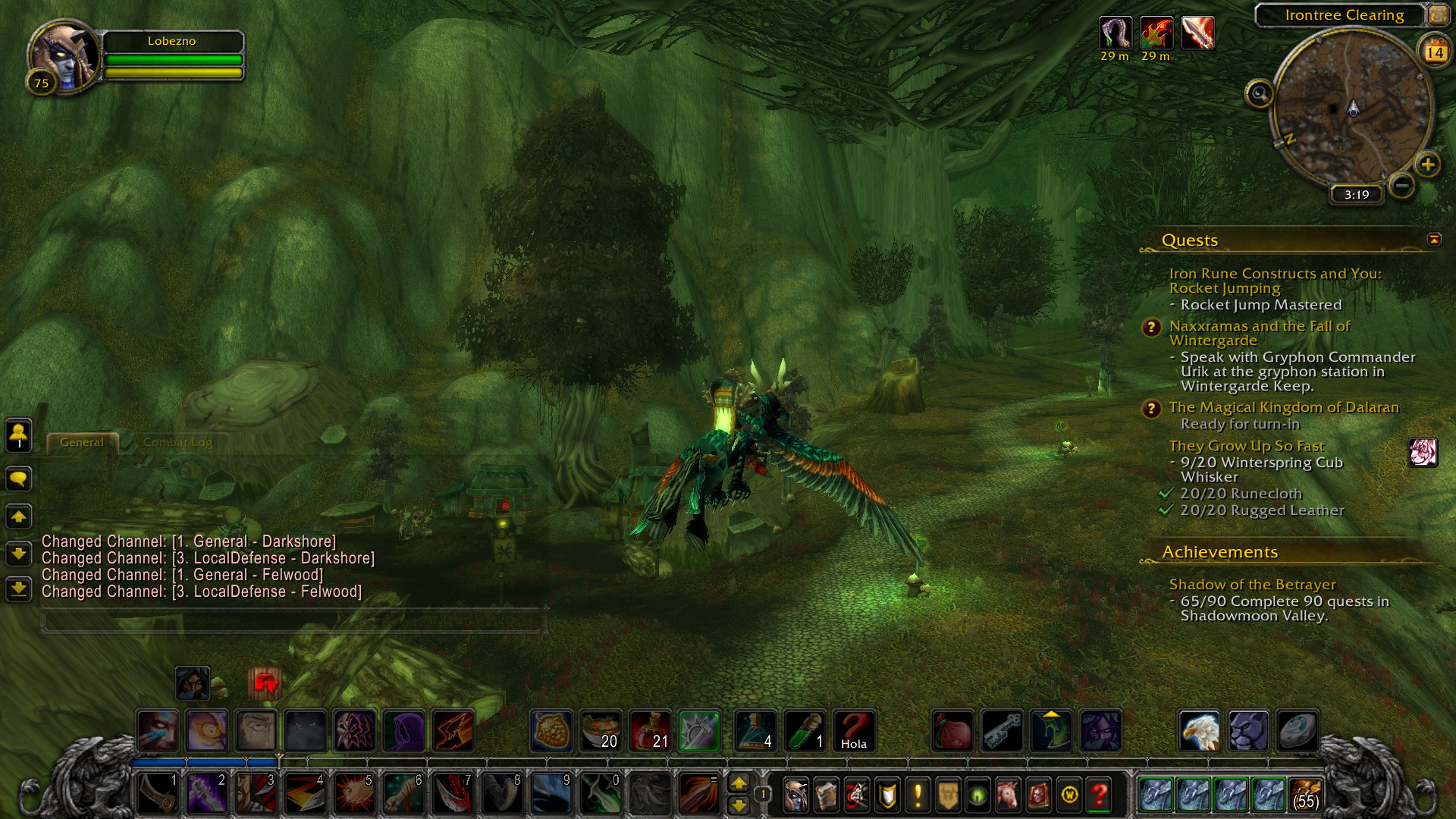
Task: Switch to the Combat Log chat tab
Action: [177, 442]
